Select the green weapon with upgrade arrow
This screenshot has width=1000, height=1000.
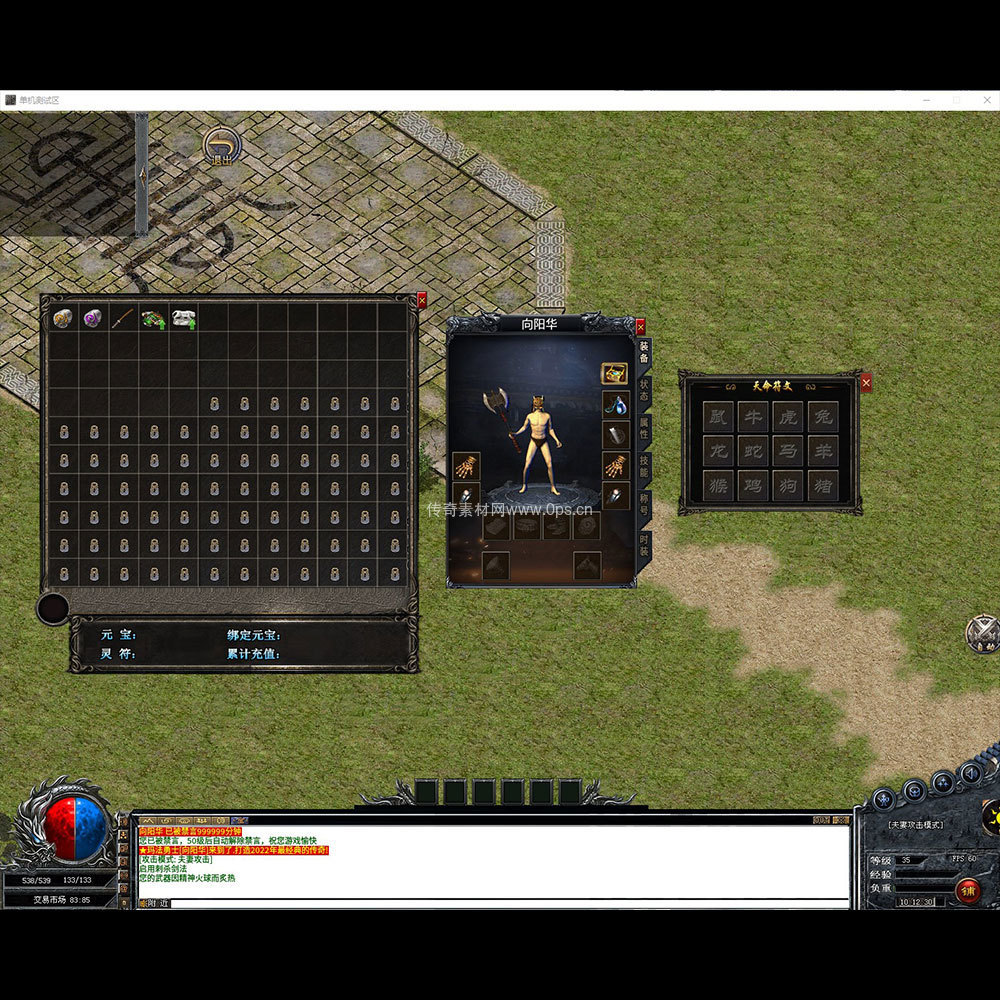pos(153,319)
